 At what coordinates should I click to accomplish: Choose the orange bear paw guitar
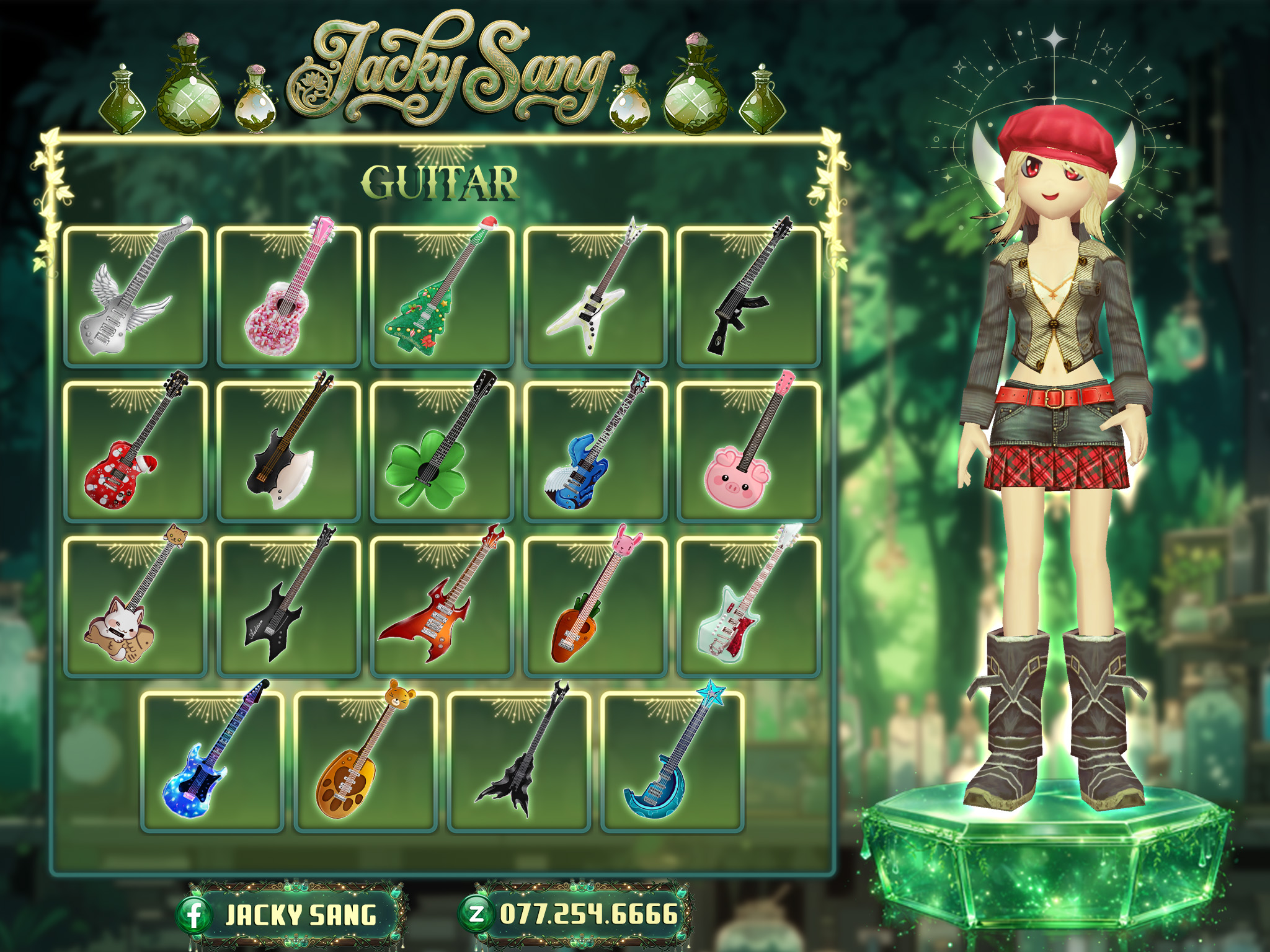(365, 760)
